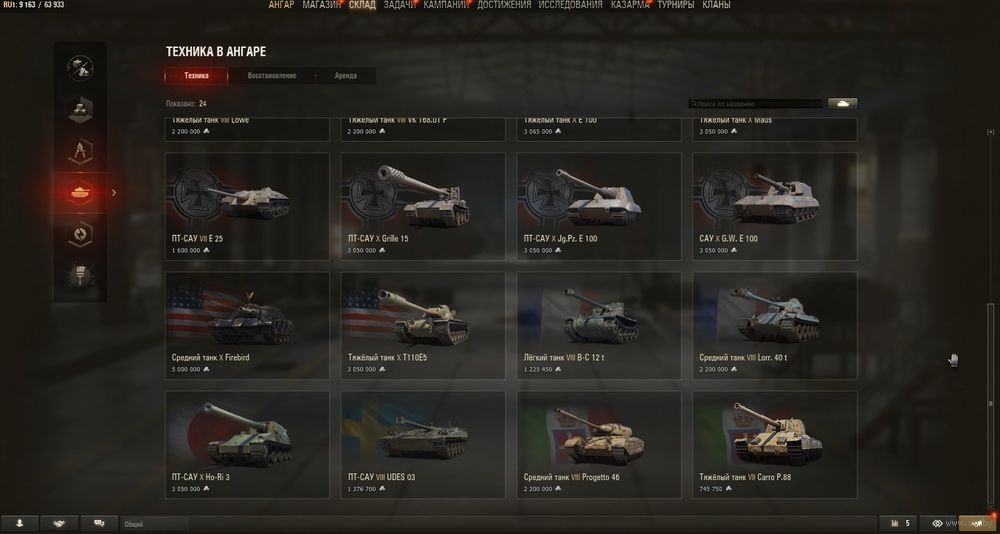Select the Progetto 46 medium tank card

click(599, 445)
